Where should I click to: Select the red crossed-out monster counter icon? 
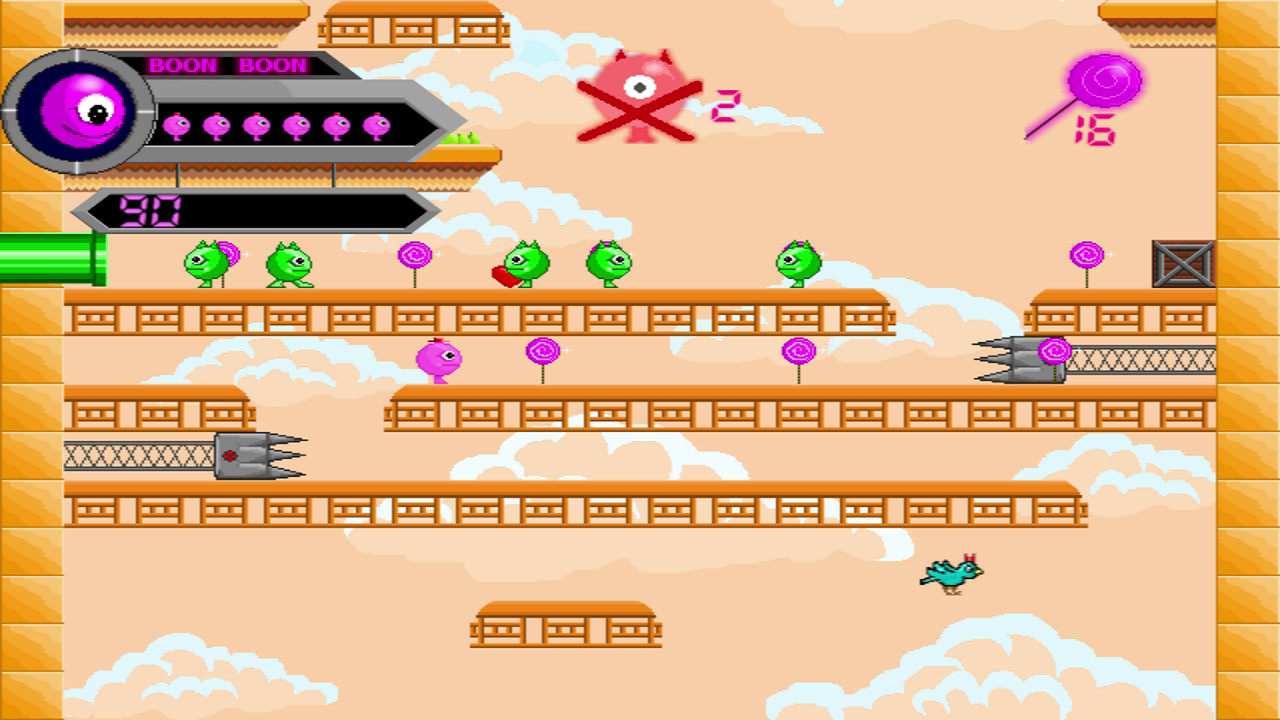pos(640,95)
